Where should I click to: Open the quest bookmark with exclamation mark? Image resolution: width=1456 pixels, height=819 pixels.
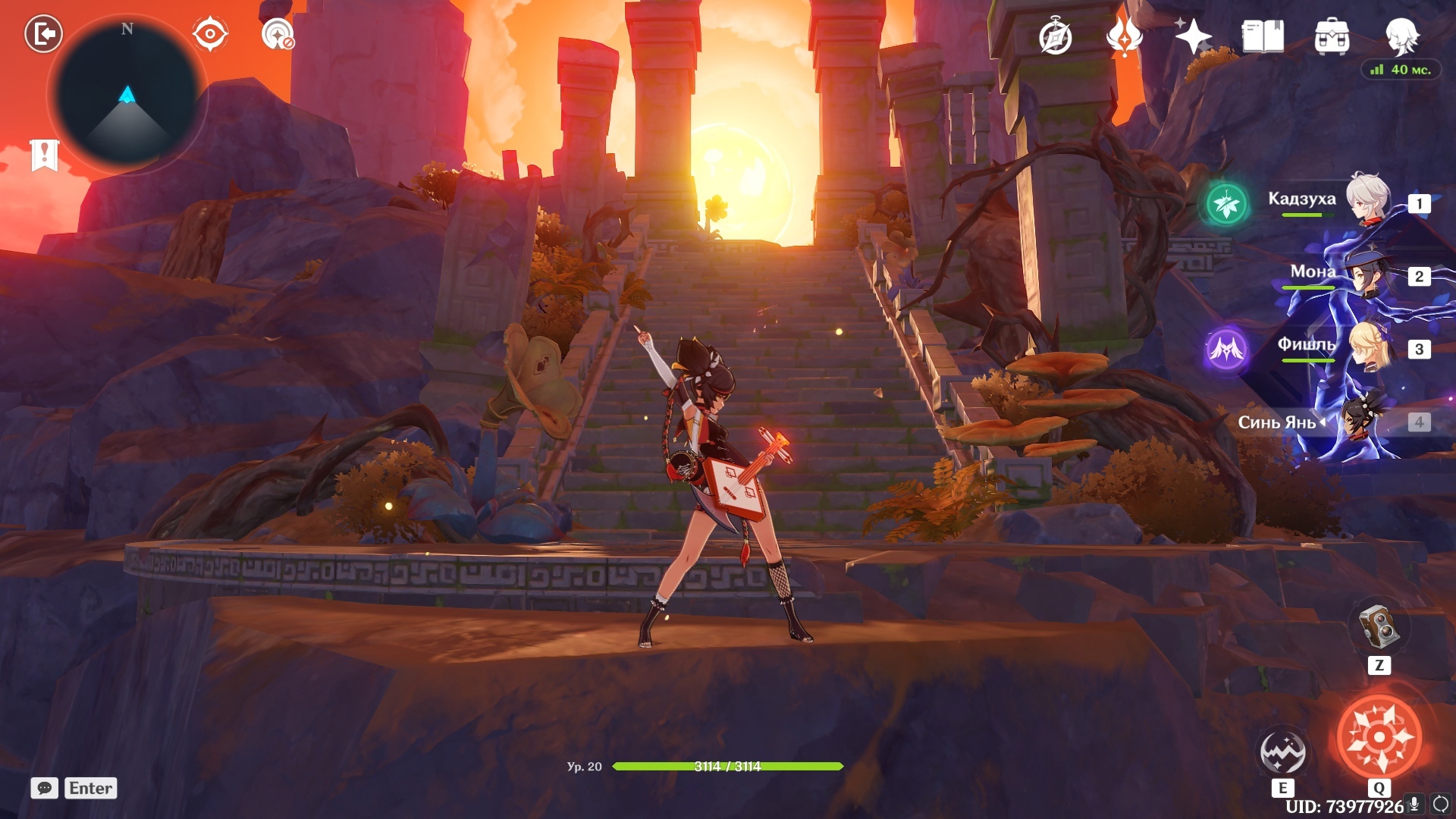[44, 155]
